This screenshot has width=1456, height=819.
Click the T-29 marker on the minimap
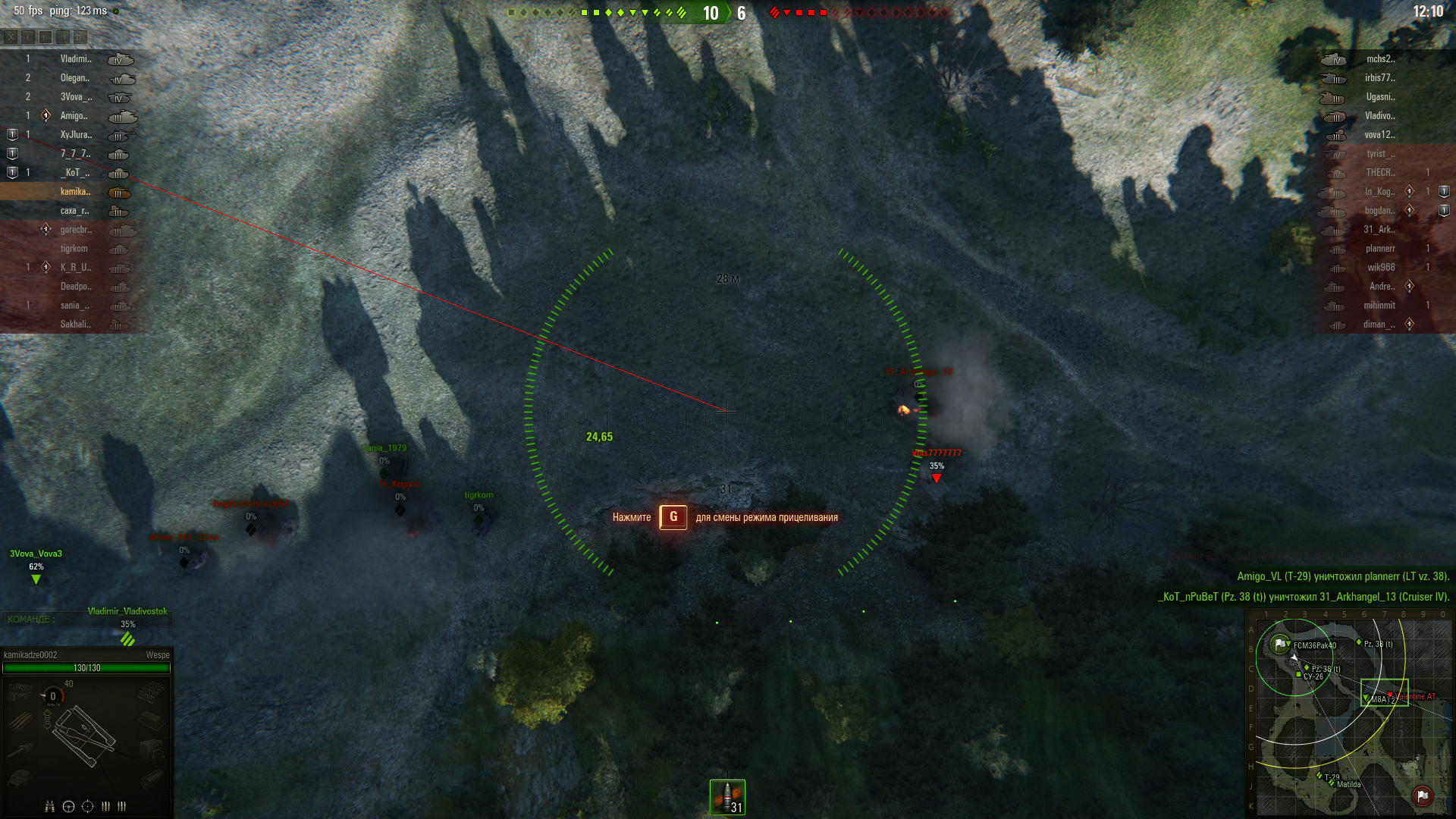pos(1319,775)
